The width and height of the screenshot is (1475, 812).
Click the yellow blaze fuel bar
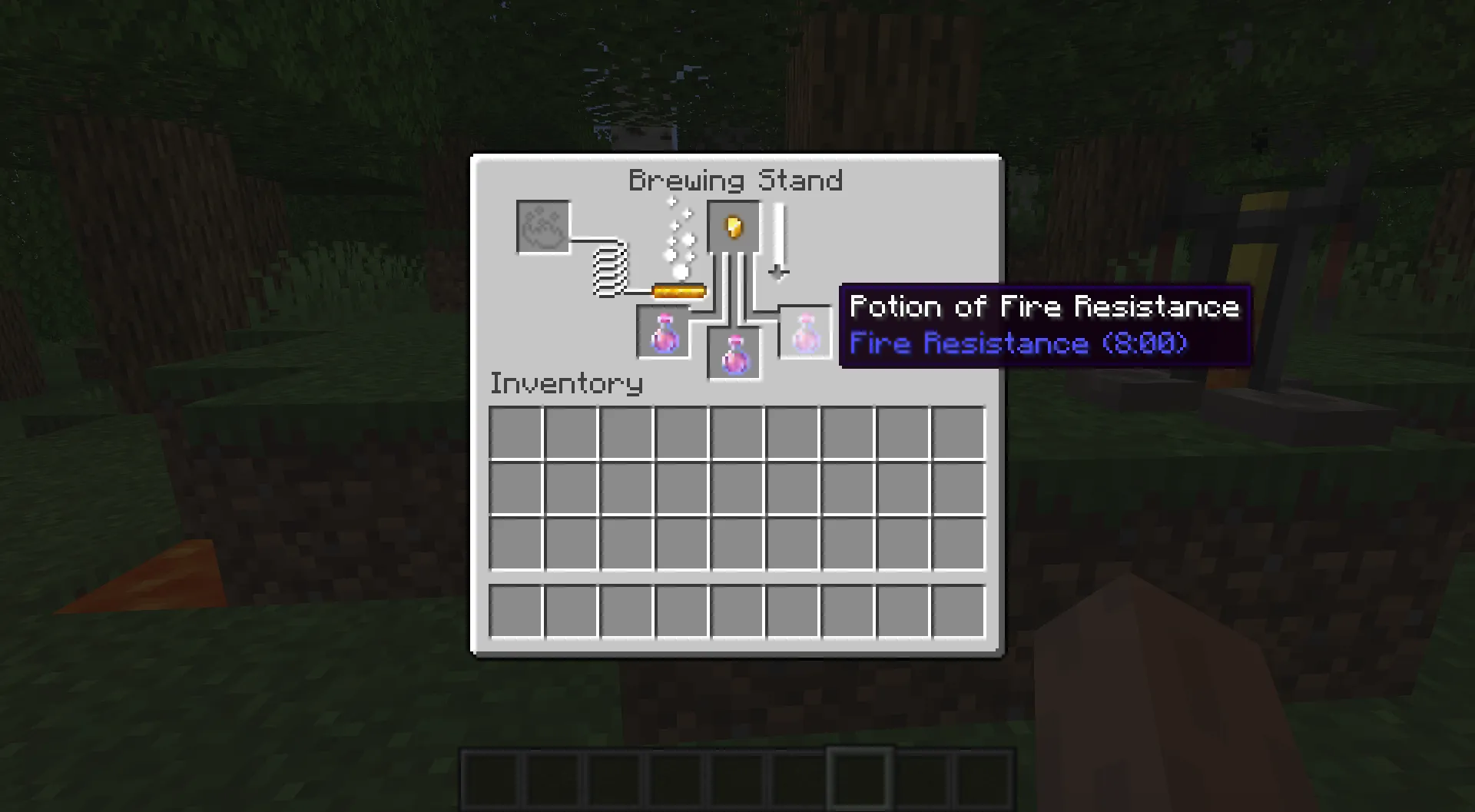coord(679,290)
